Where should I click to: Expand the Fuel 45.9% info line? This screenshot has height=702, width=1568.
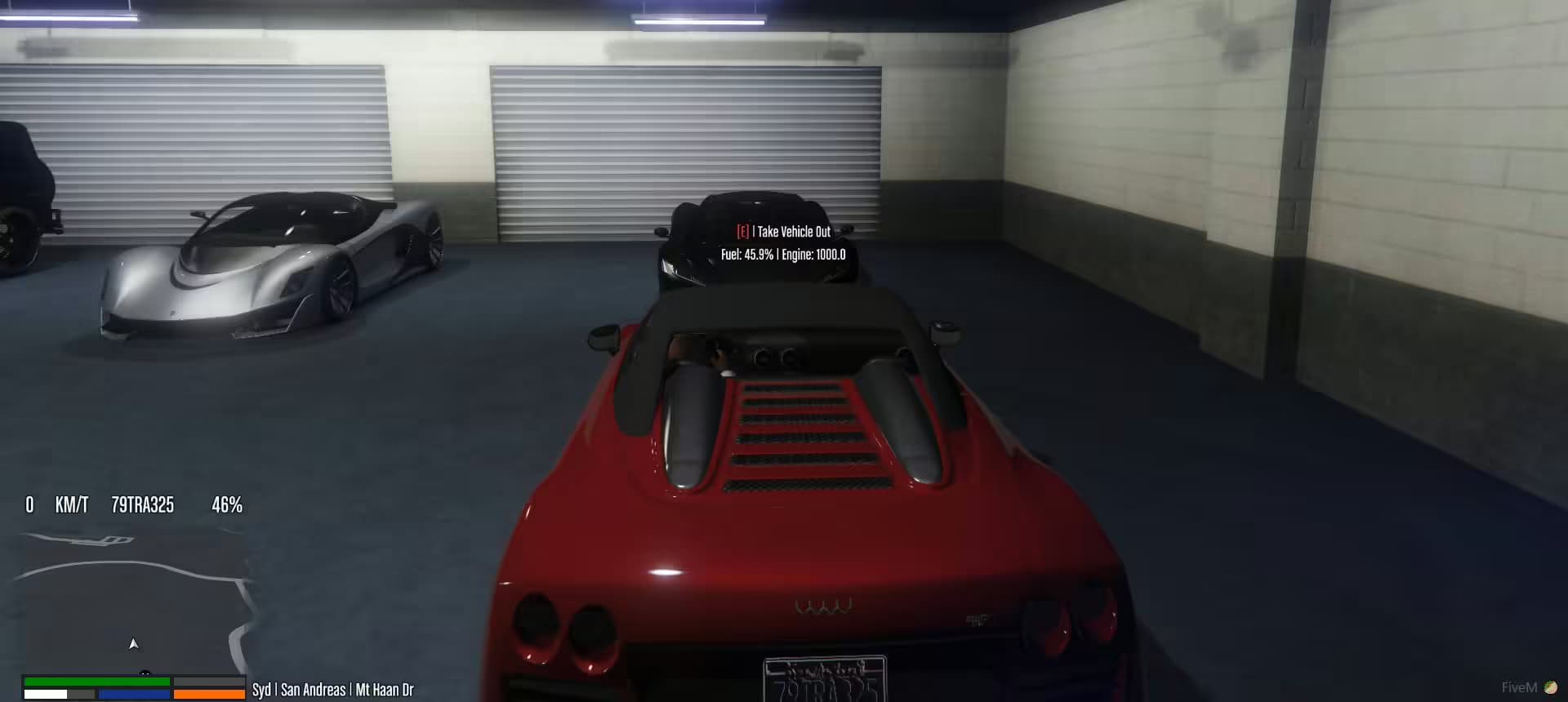pyautogui.click(x=746, y=255)
